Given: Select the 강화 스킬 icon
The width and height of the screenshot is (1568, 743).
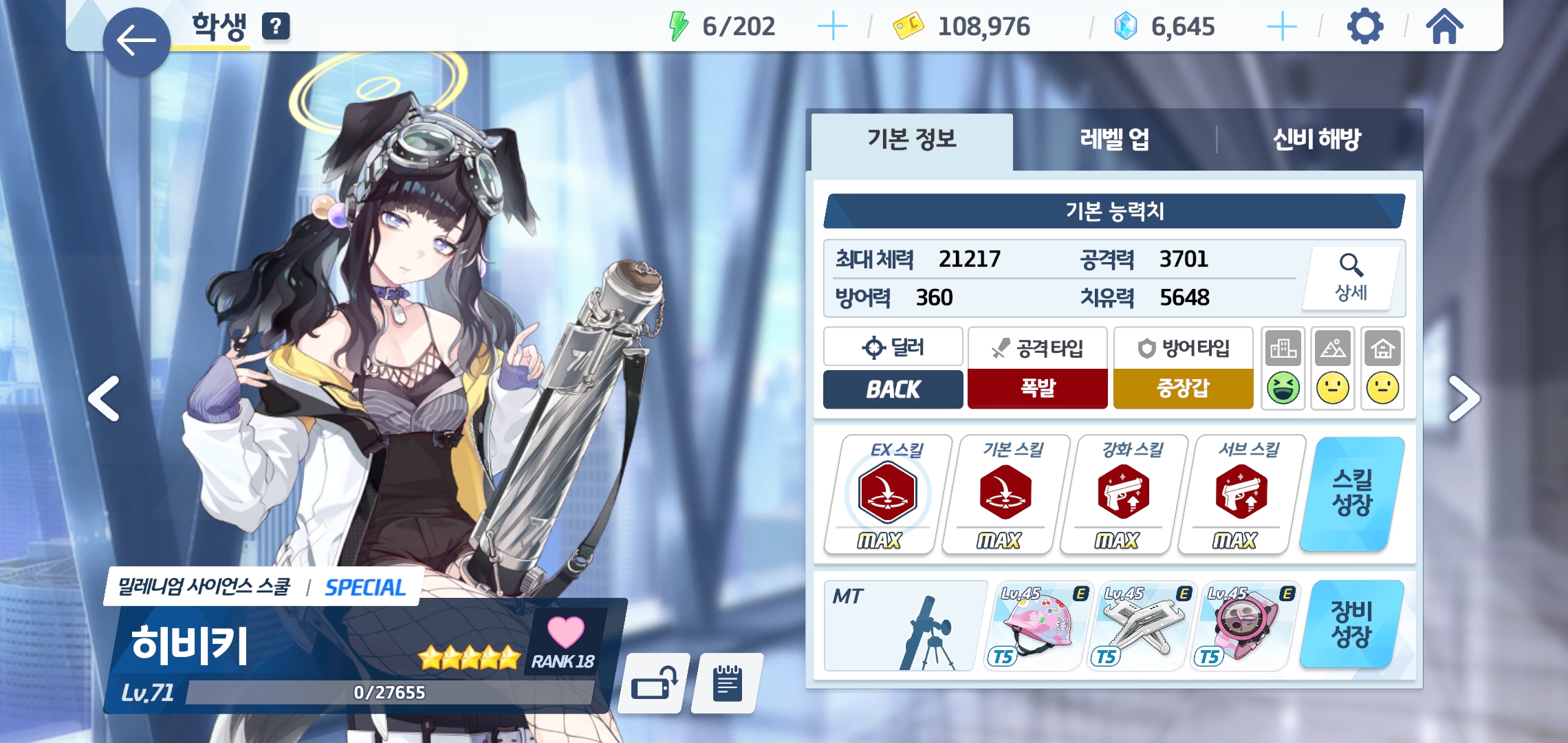Looking at the screenshot, I should click(x=1123, y=493).
